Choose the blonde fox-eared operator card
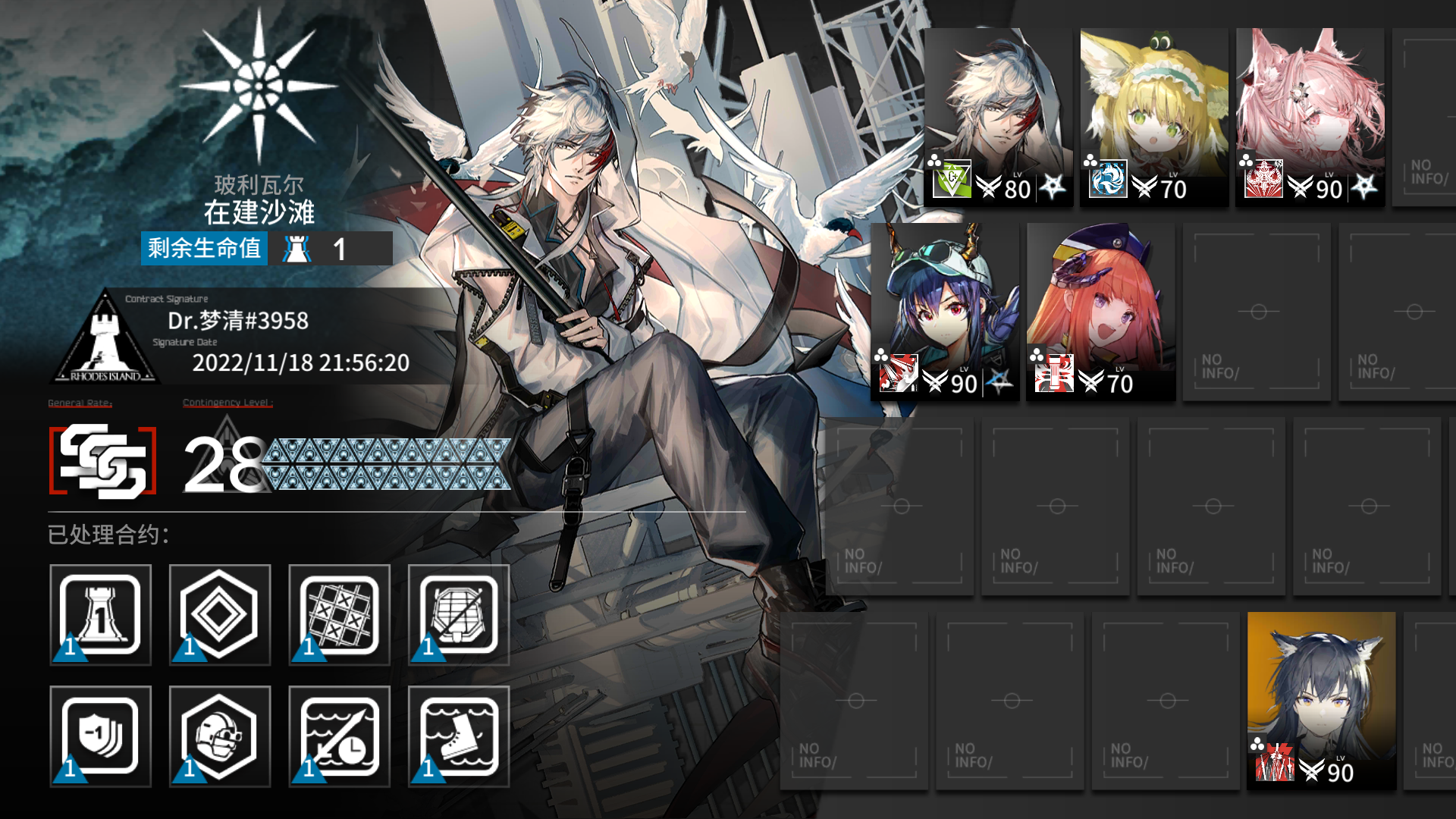The height and width of the screenshot is (819, 1456). point(1153,117)
